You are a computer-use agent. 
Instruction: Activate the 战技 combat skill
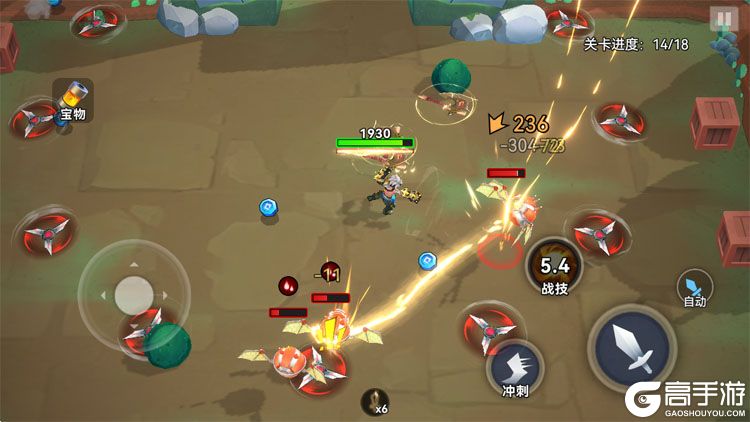tap(555, 268)
